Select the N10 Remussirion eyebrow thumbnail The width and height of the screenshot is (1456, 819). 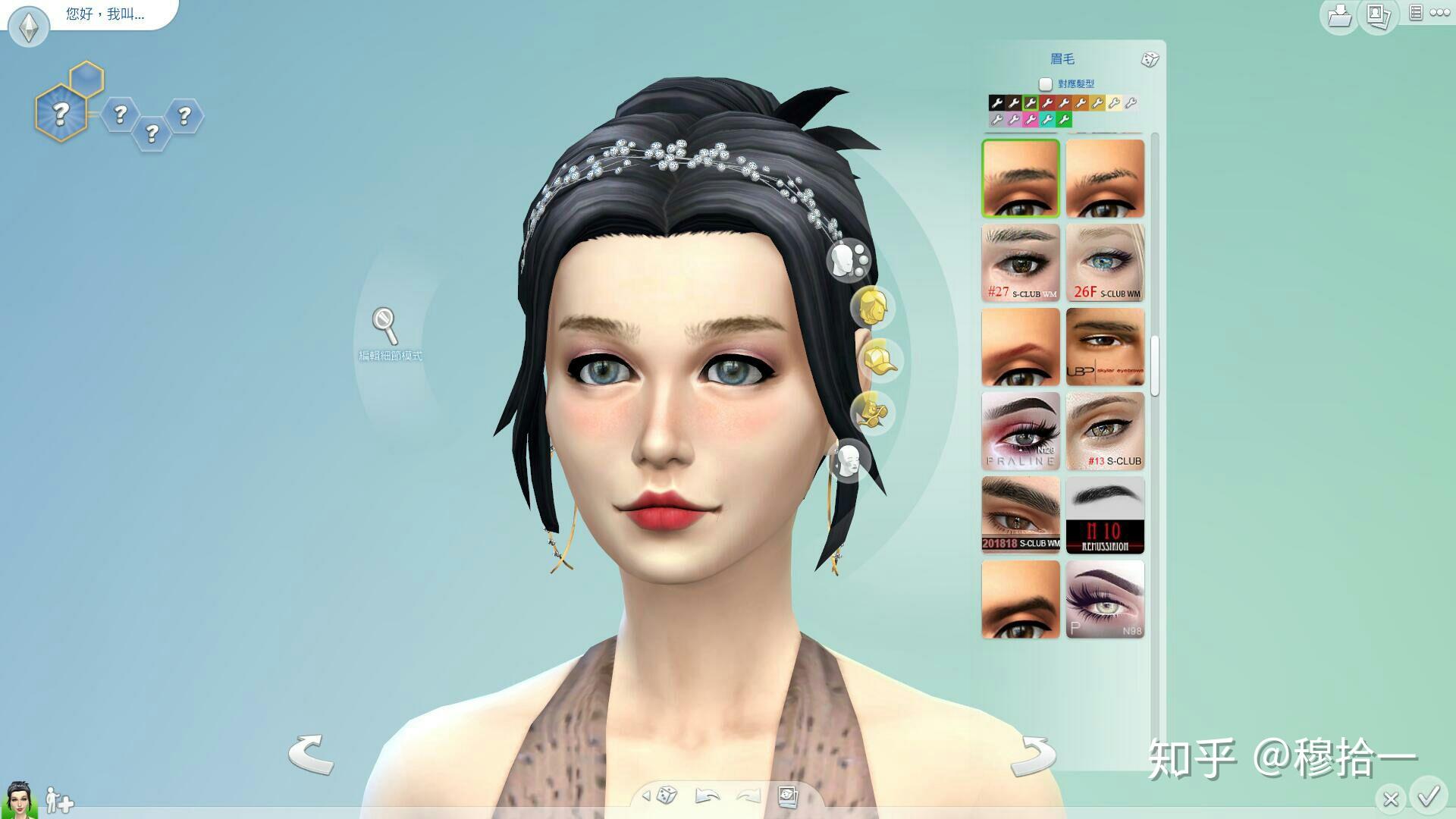[1105, 515]
